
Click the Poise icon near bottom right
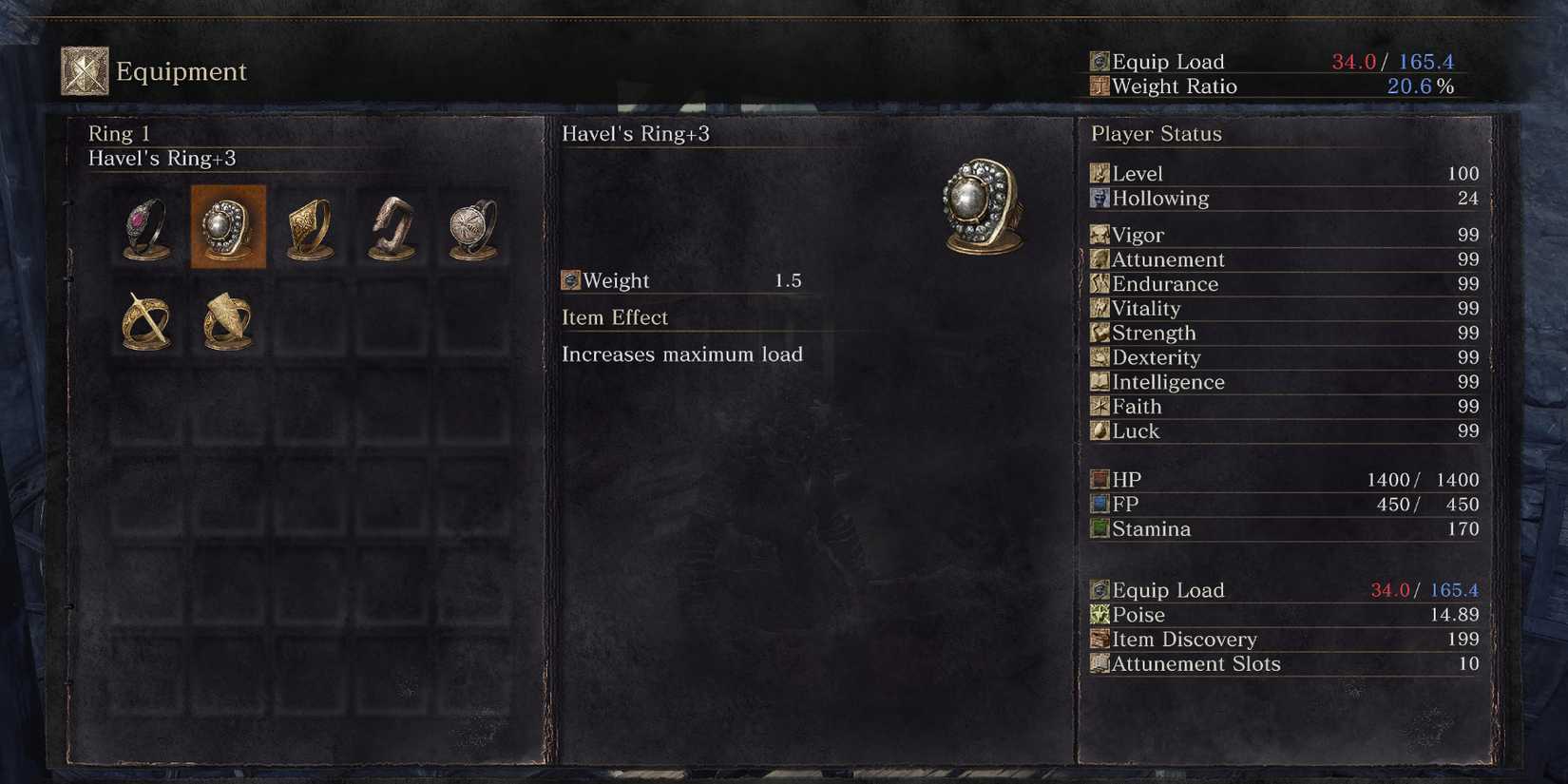[x=1099, y=615]
